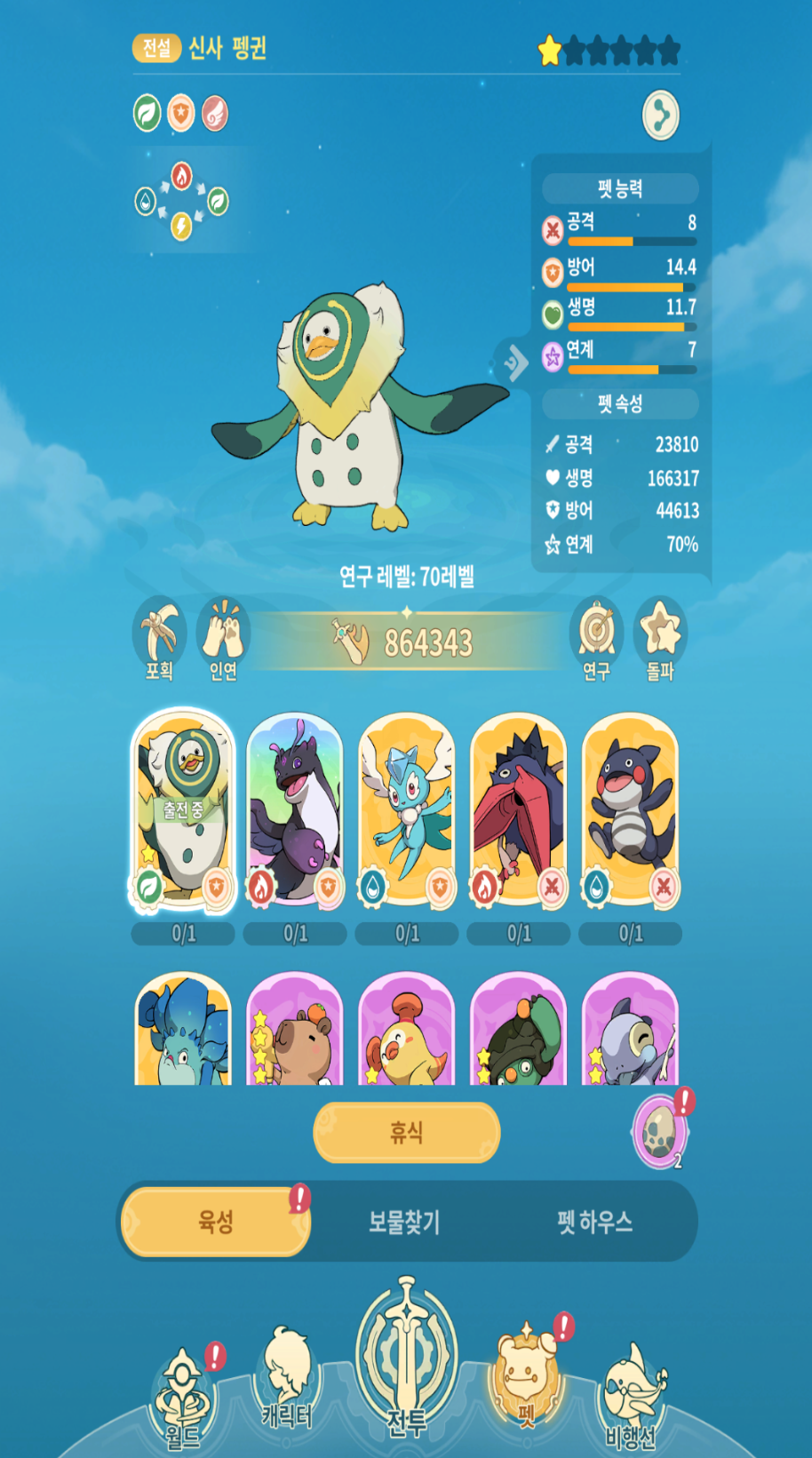
Task: Open the 포획 capture feature
Action: pos(160,638)
